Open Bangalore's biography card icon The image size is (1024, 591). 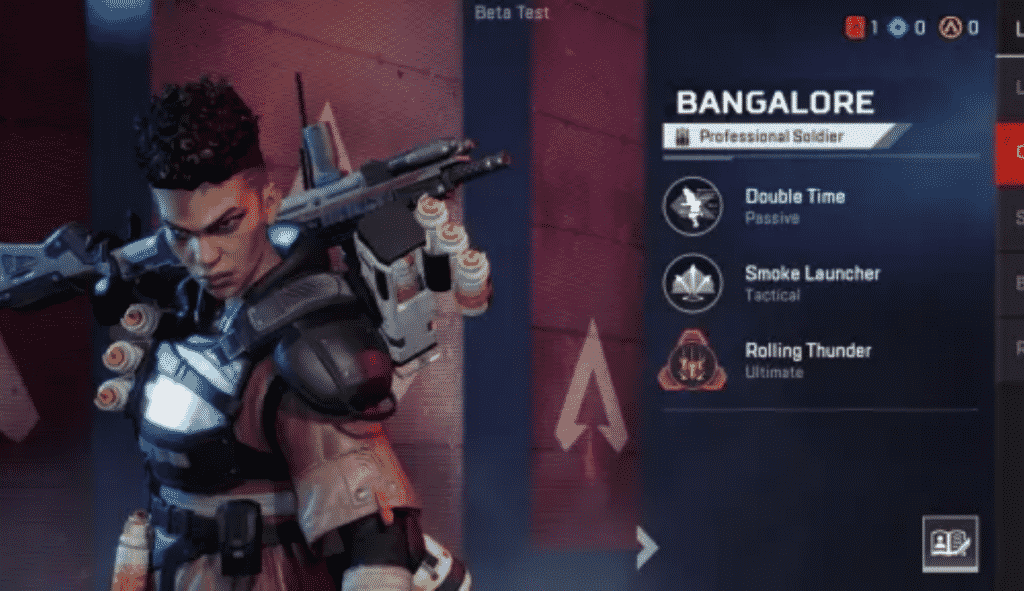click(x=949, y=543)
